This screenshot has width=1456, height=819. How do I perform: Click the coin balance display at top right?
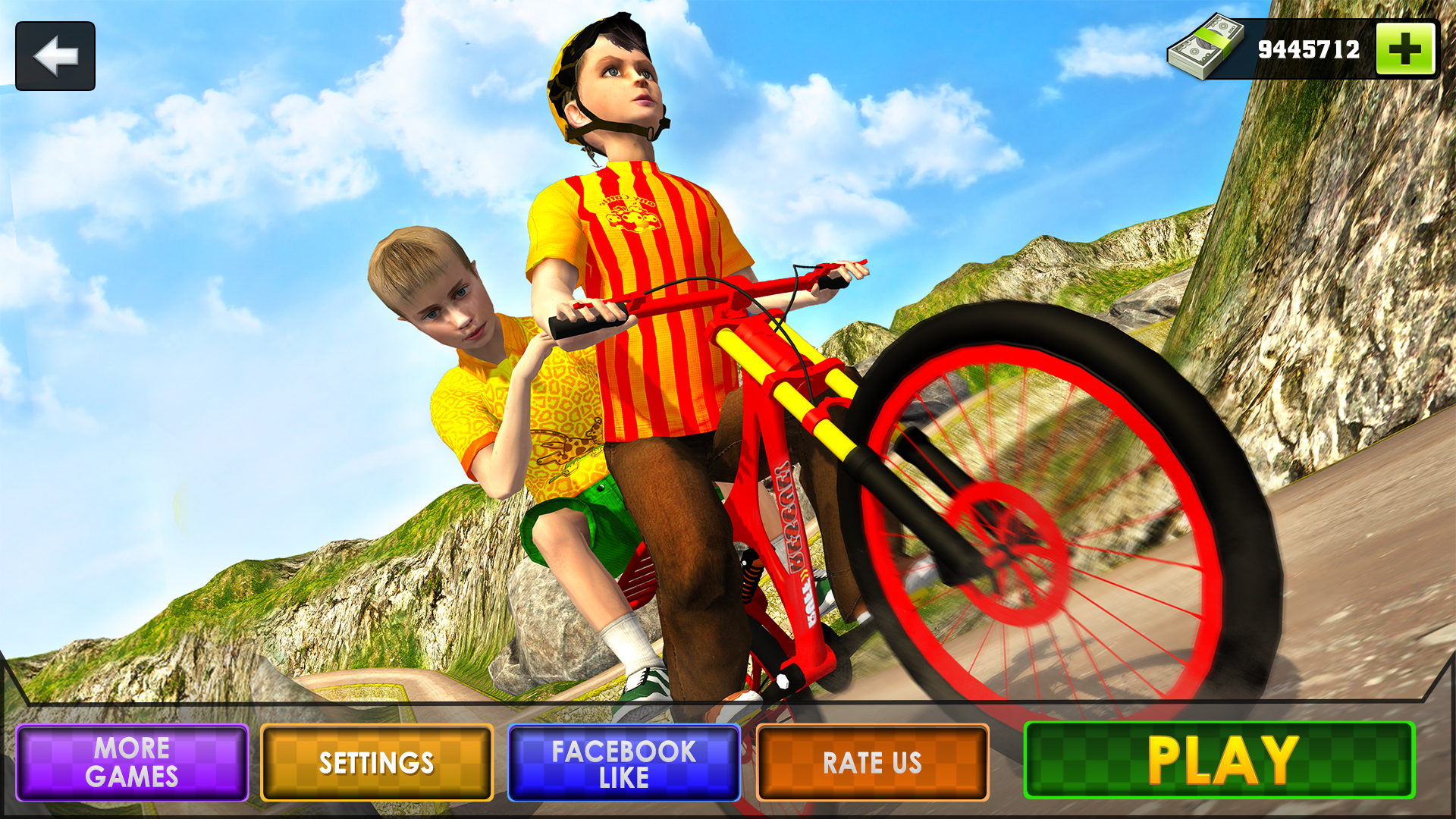(x=1310, y=48)
